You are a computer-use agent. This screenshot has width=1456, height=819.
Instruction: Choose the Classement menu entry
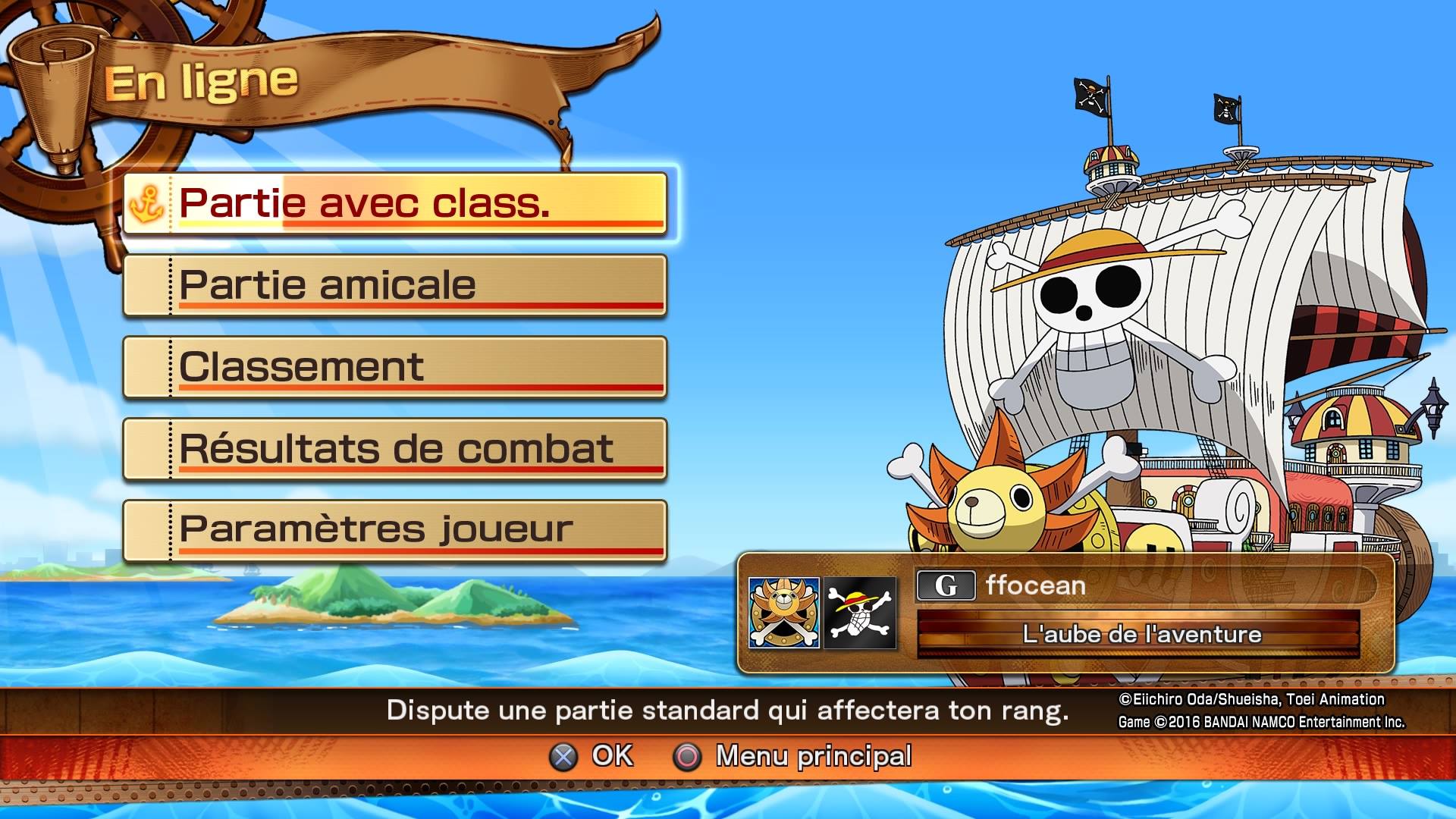click(395, 367)
